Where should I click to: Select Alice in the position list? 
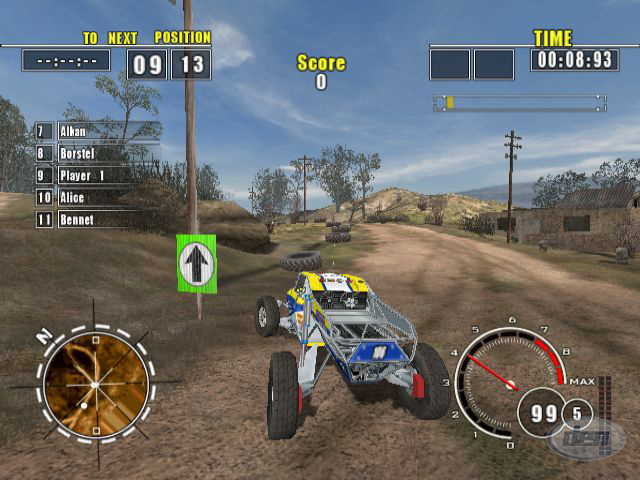coord(98,197)
